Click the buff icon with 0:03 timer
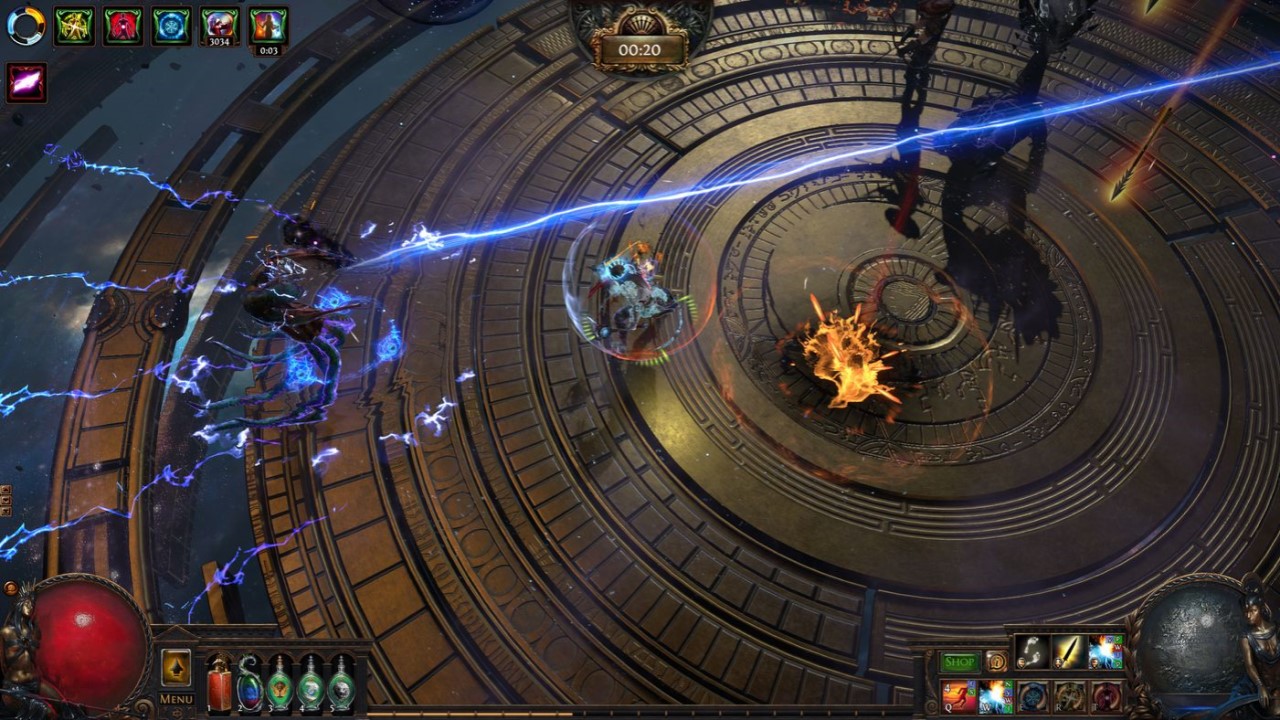 (268, 26)
